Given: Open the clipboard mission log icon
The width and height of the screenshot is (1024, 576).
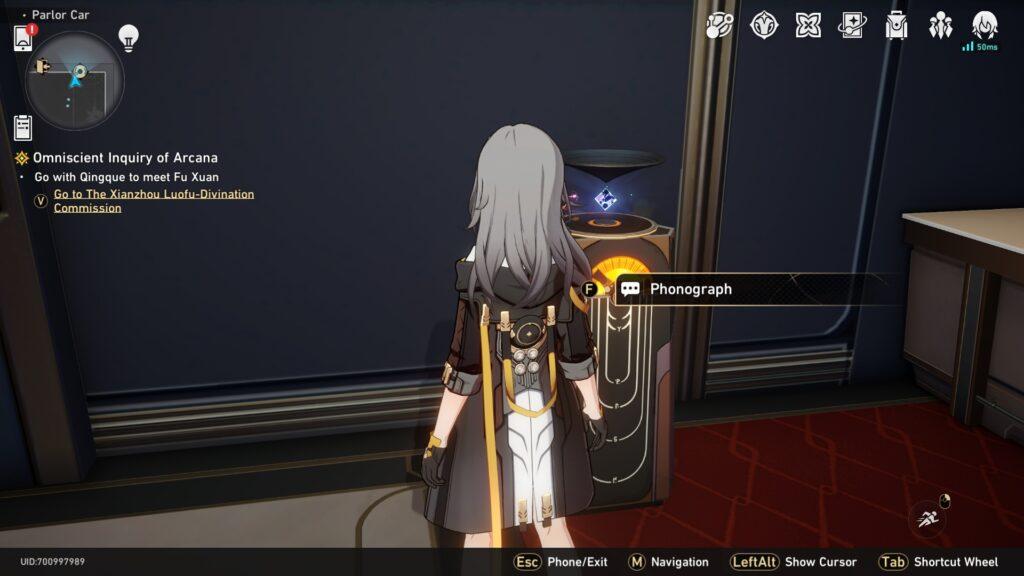Looking at the screenshot, I should coord(23,127).
